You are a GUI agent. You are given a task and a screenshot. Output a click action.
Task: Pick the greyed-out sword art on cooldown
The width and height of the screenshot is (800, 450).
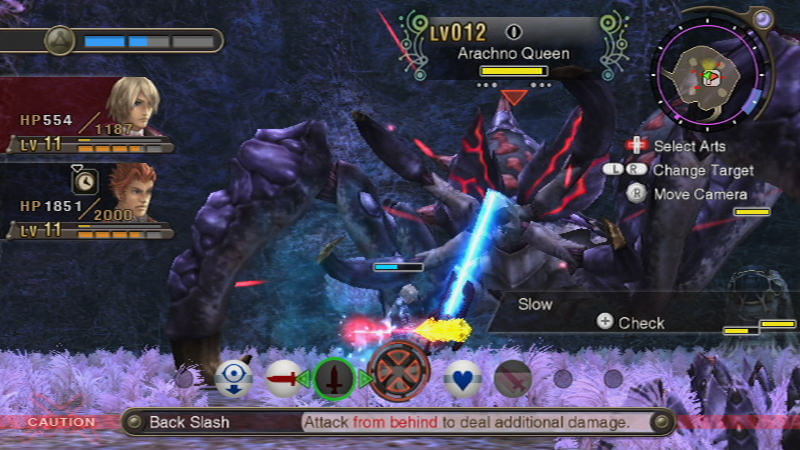click(512, 378)
